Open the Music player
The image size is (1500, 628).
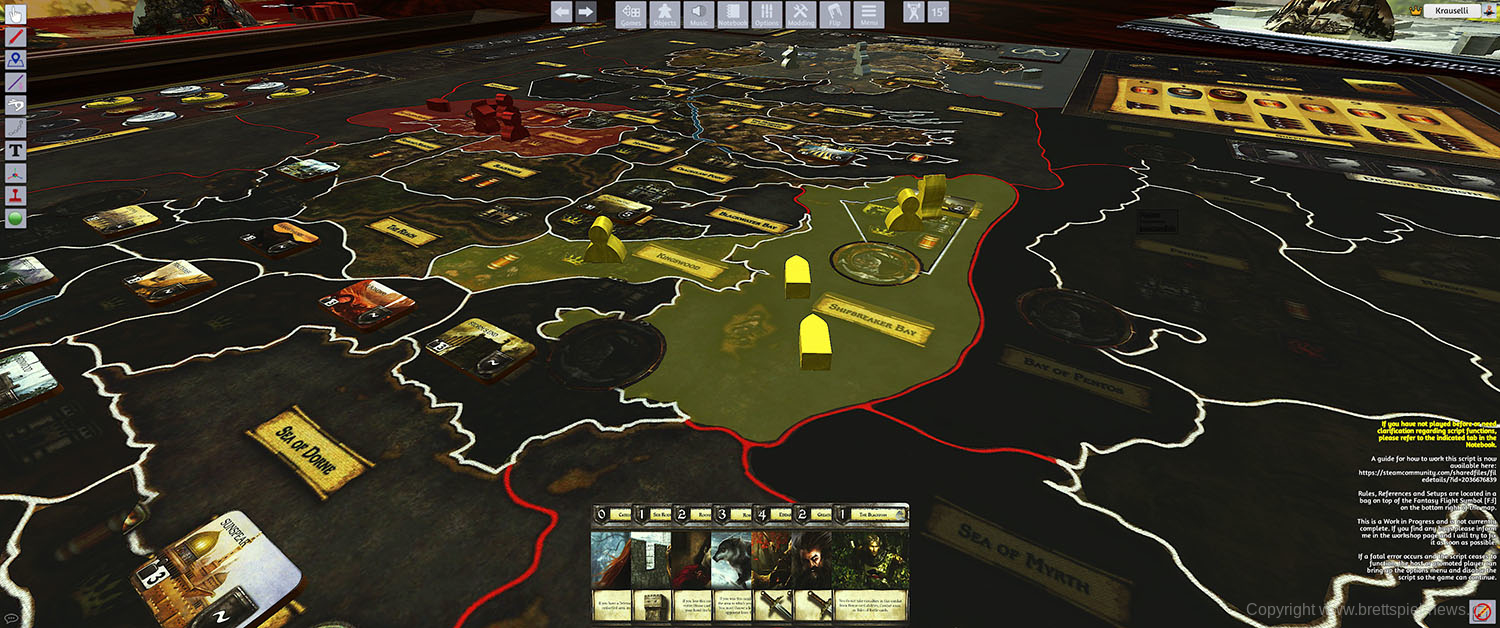tap(698, 14)
